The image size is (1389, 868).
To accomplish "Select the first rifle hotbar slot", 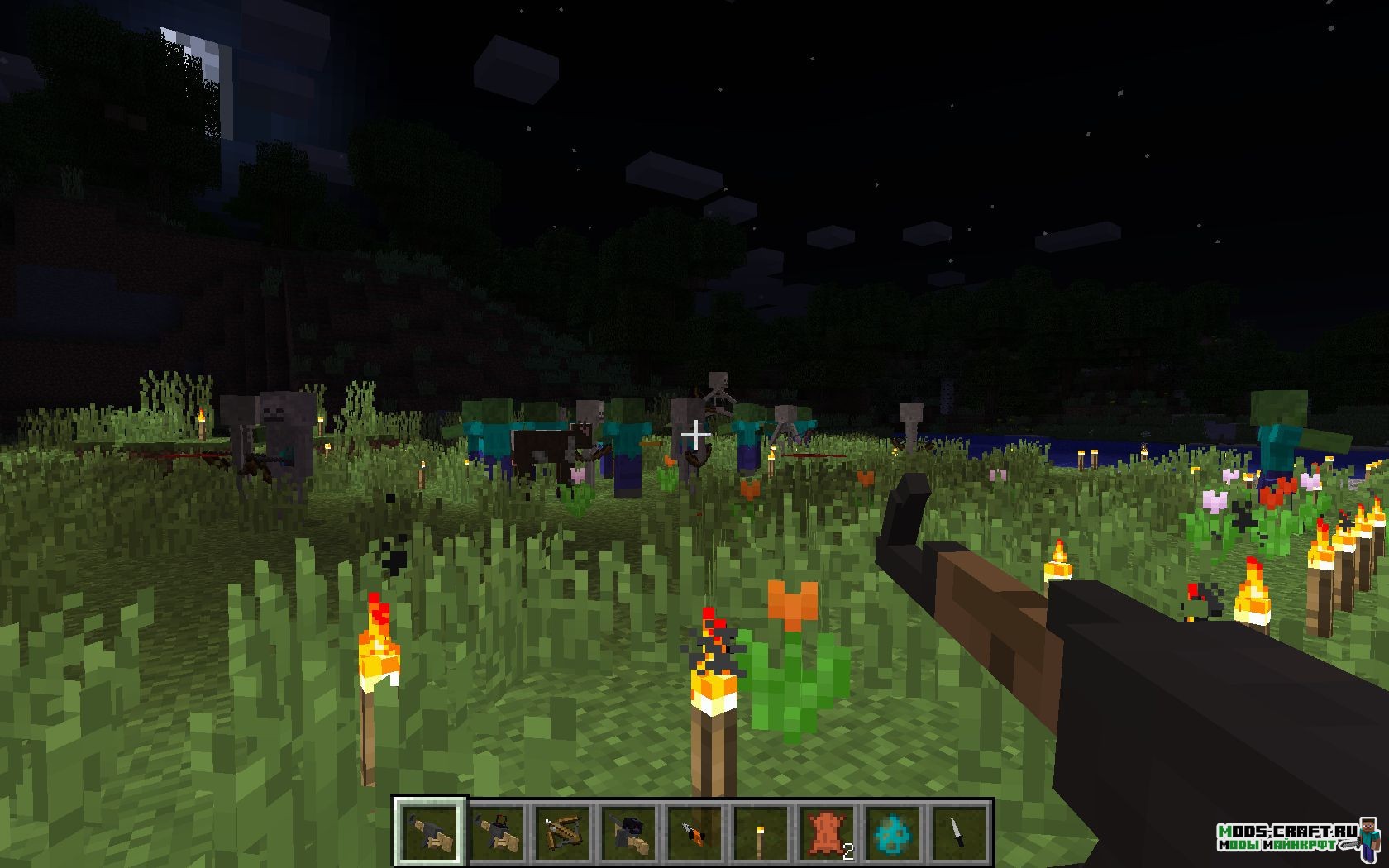I will (430, 830).
